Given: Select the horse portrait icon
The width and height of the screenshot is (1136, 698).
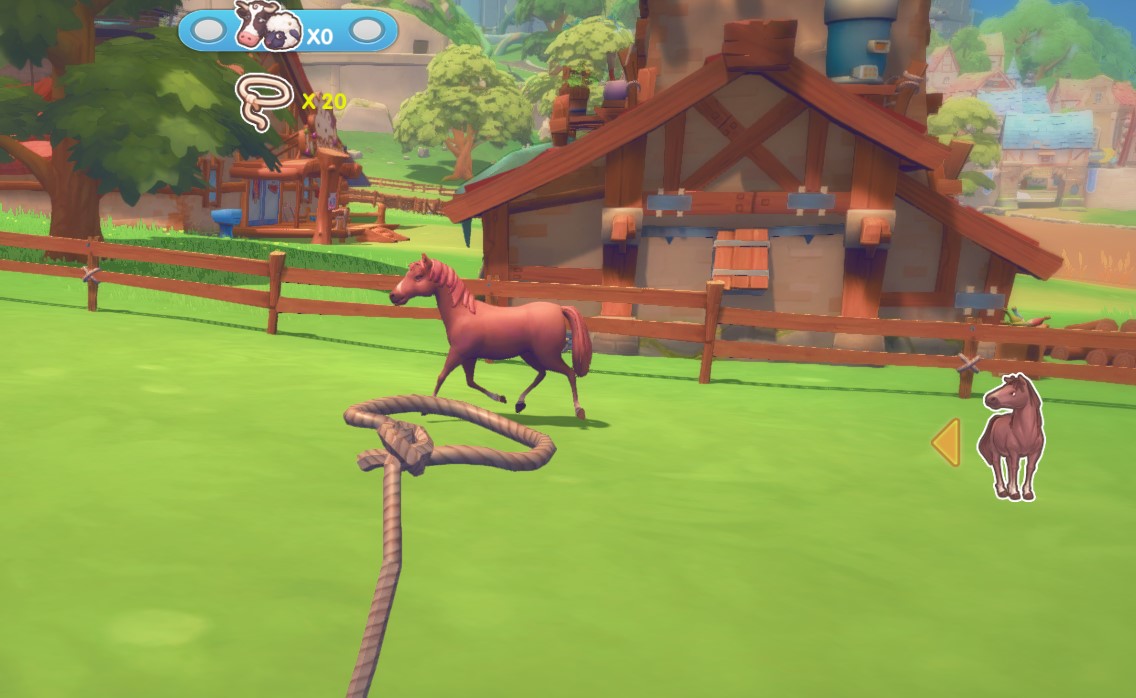Looking at the screenshot, I should (1012, 437).
